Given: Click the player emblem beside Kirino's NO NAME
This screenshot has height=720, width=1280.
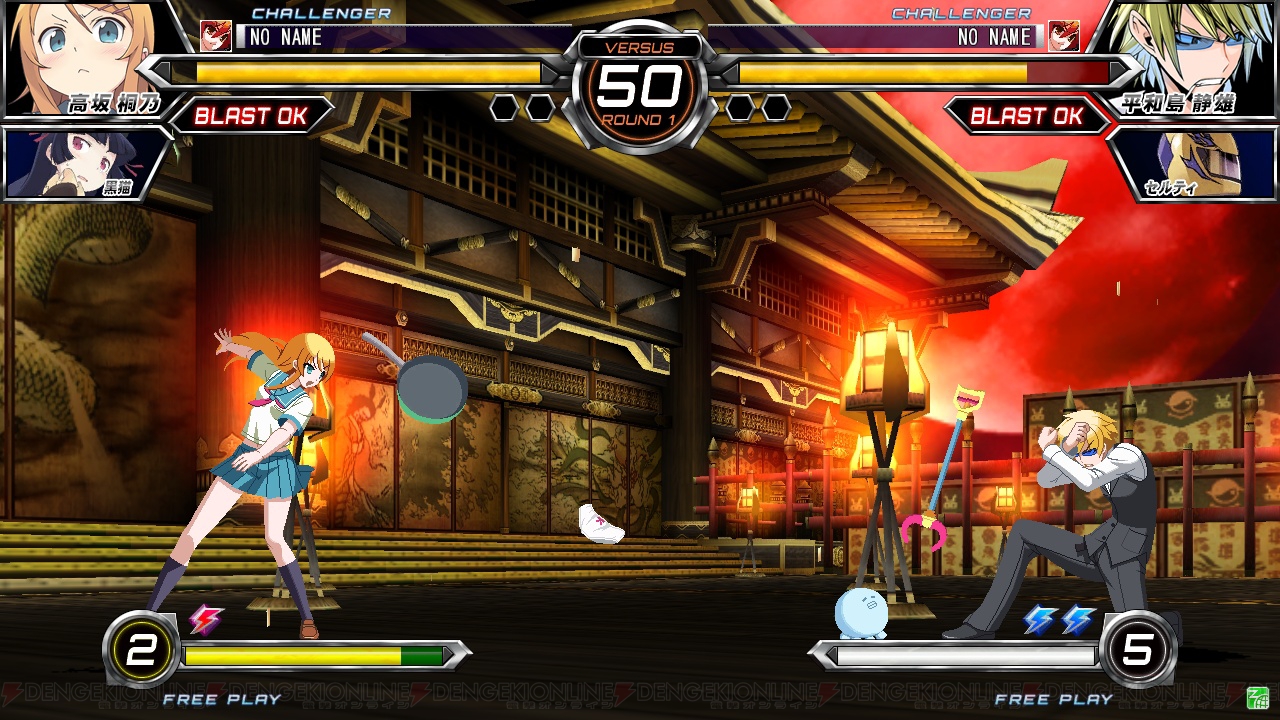Looking at the screenshot, I should click(x=215, y=37).
